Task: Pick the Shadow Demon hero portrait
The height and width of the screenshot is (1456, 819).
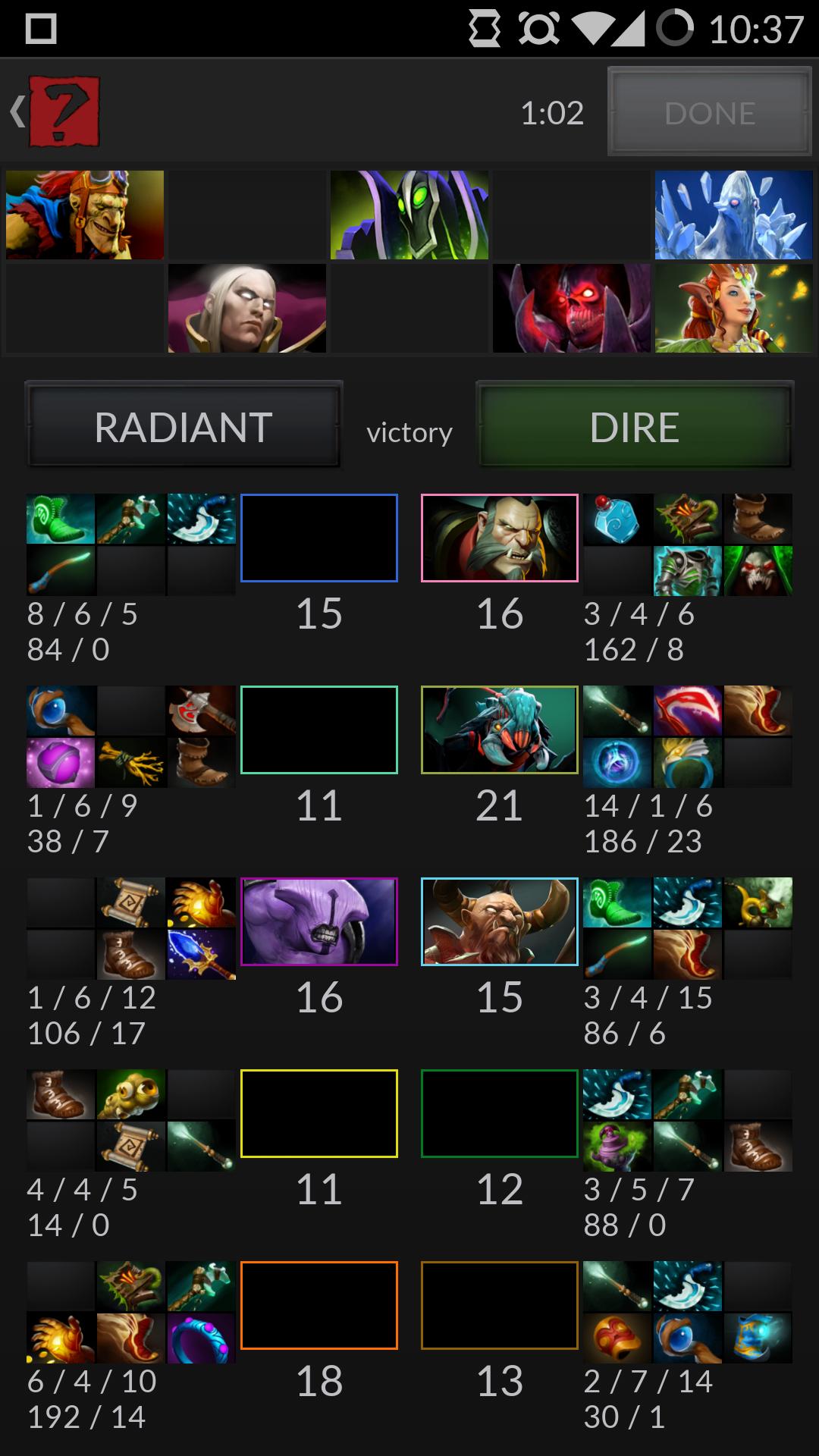Action: [572, 309]
